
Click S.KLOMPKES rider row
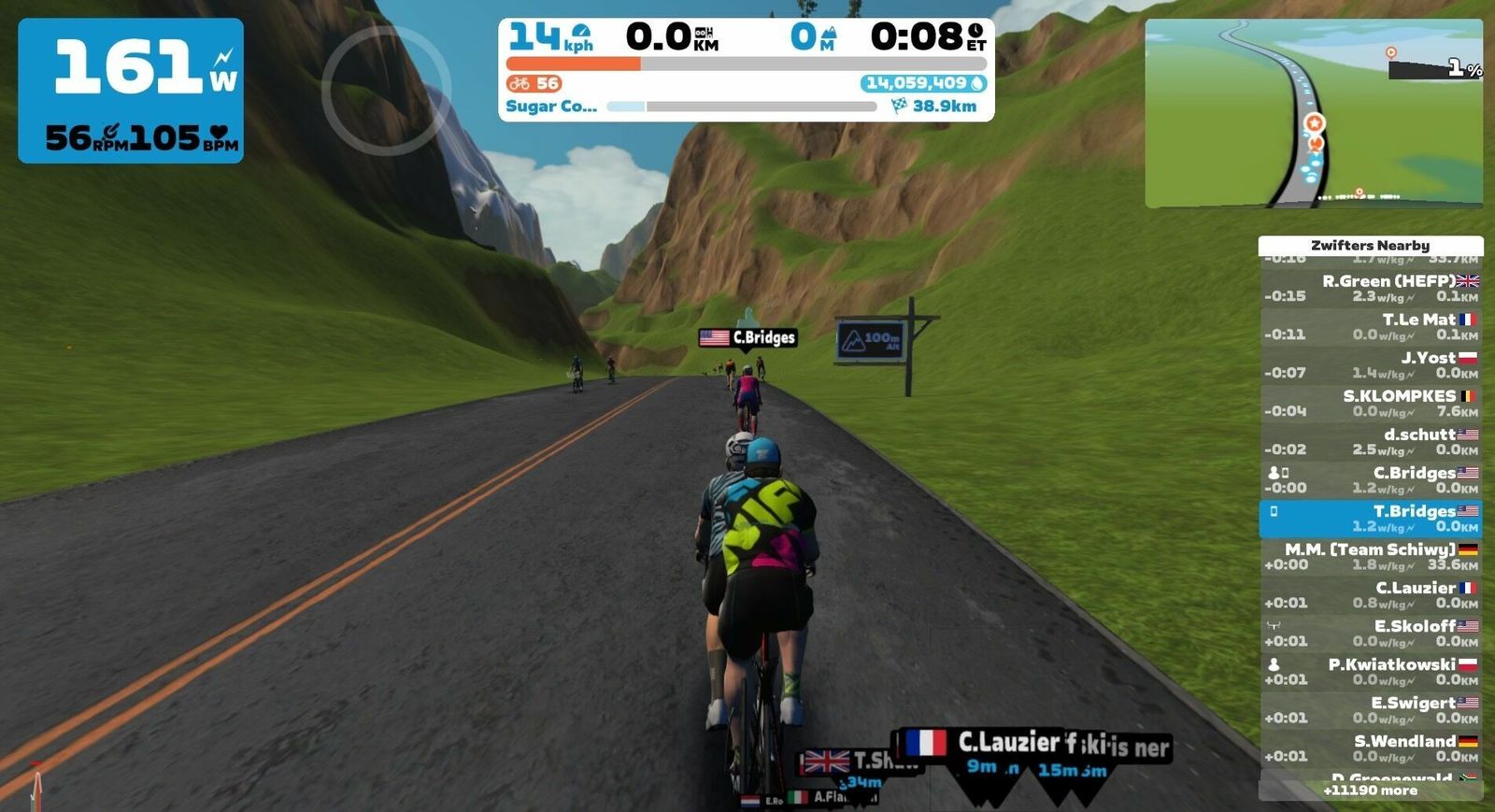point(1371,403)
